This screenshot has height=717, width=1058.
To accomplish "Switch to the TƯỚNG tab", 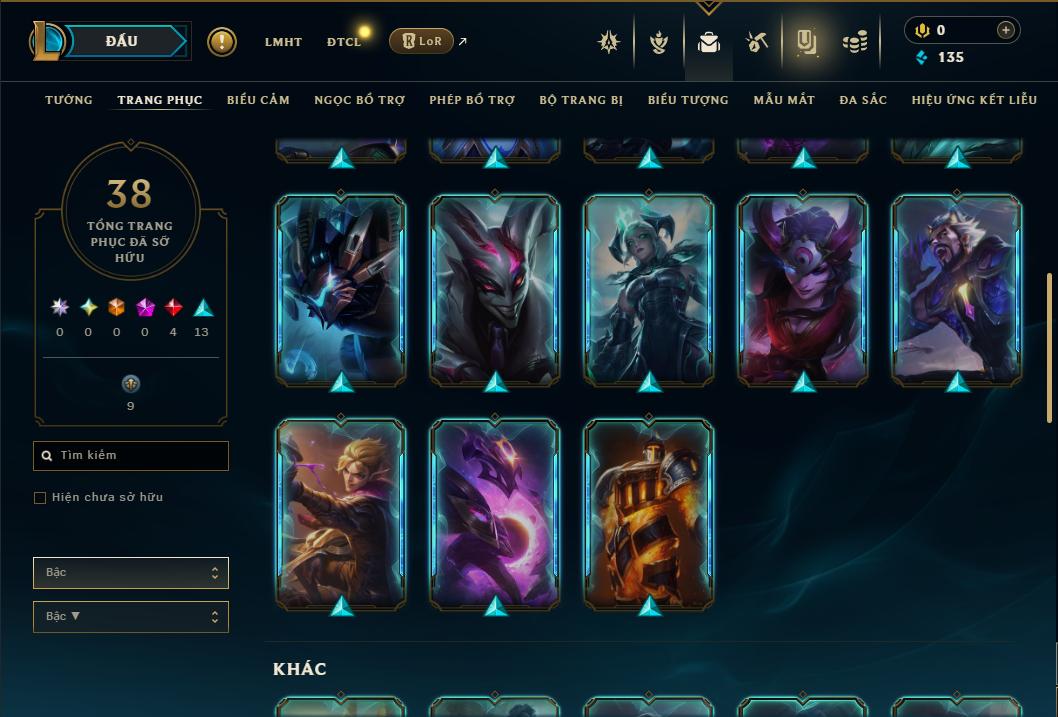I will (x=69, y=100).
